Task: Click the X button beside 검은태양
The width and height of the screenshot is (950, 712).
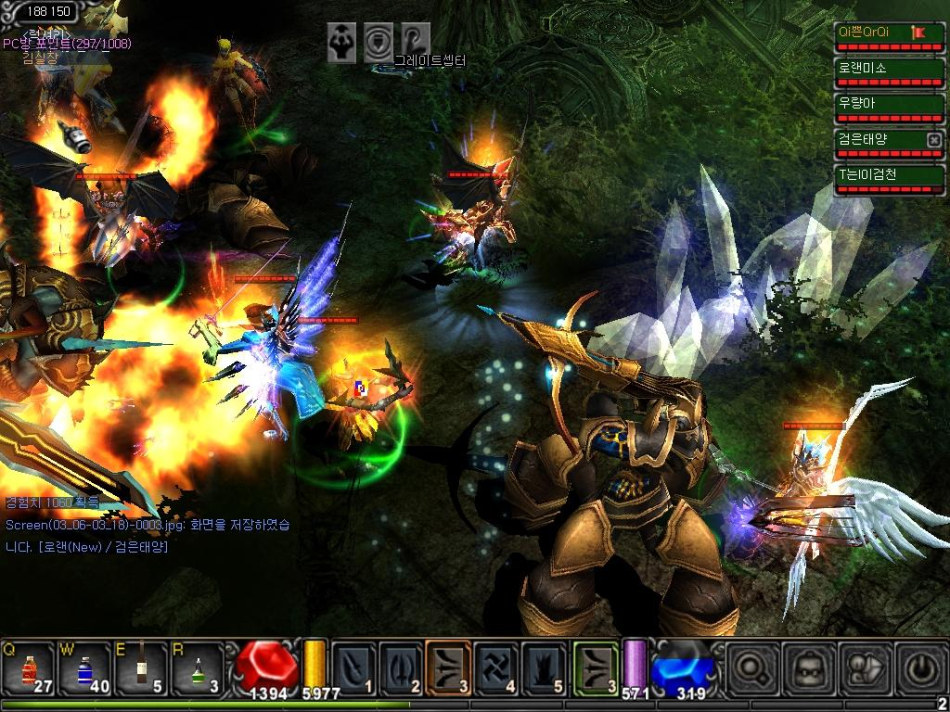Action: 934,140
